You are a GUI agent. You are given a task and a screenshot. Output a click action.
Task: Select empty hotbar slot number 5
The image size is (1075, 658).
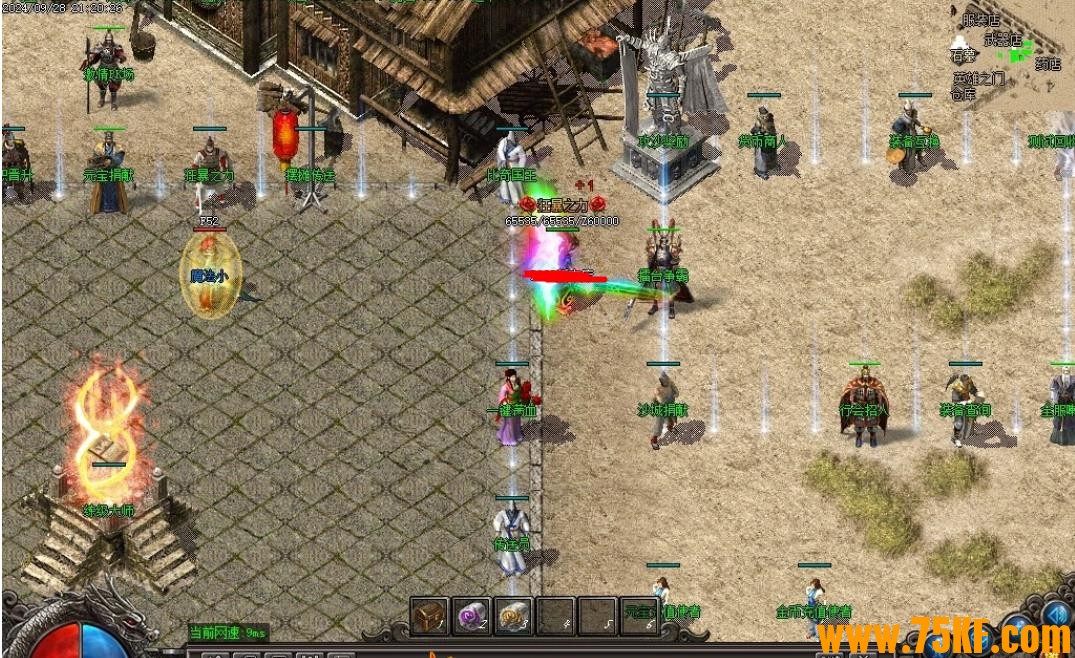[x=597, y=616]
